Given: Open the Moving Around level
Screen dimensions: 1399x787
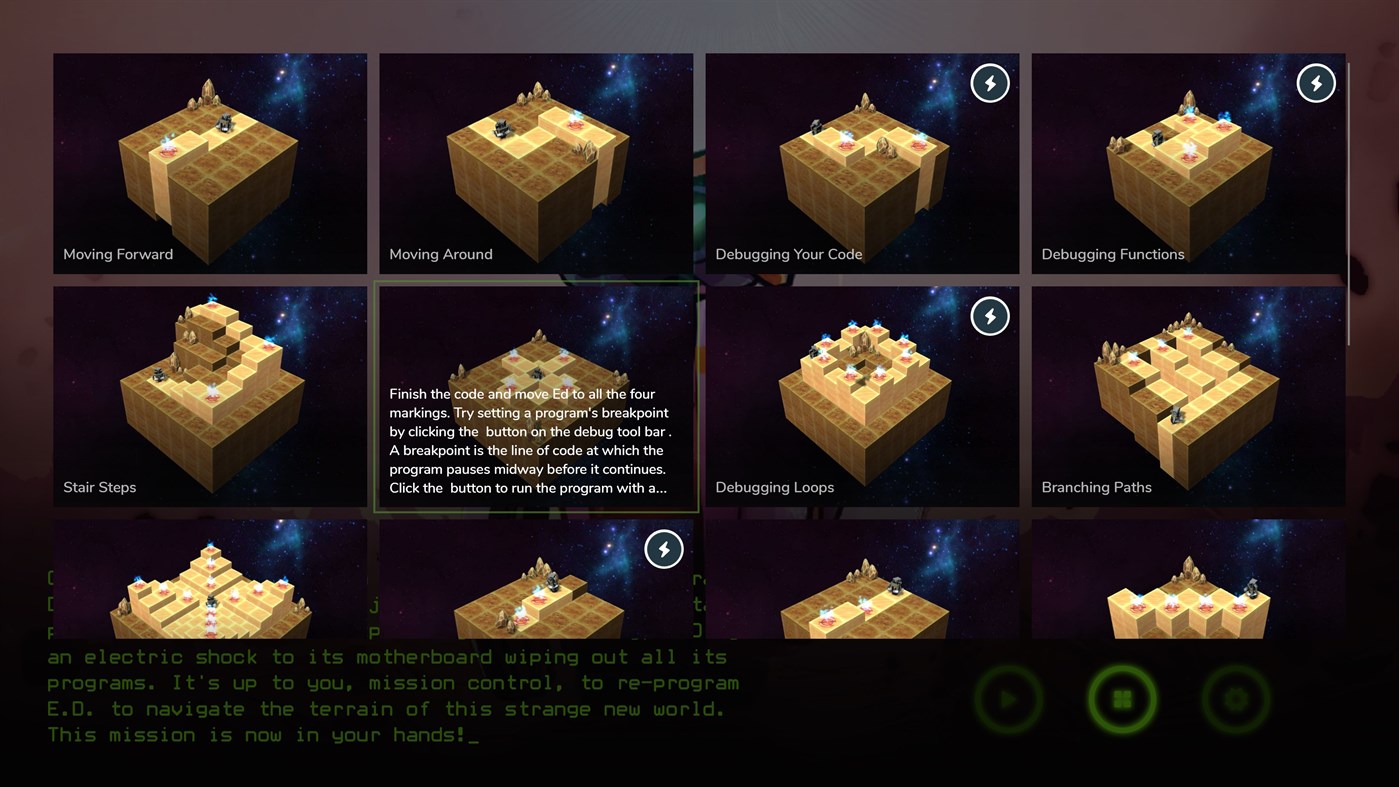Looking at the screenshot, I should [536, 163].
